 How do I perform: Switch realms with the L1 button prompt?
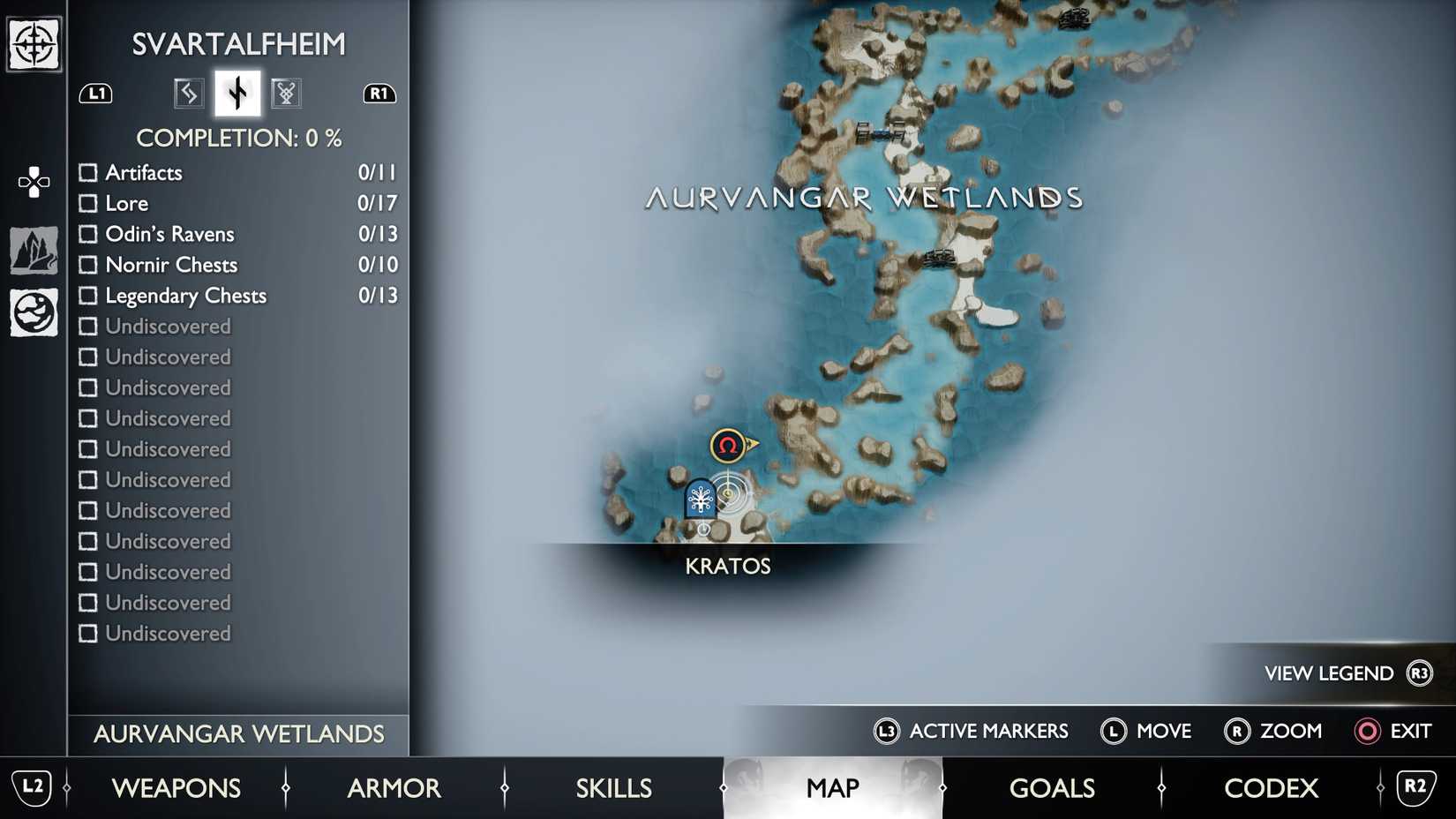97,93
